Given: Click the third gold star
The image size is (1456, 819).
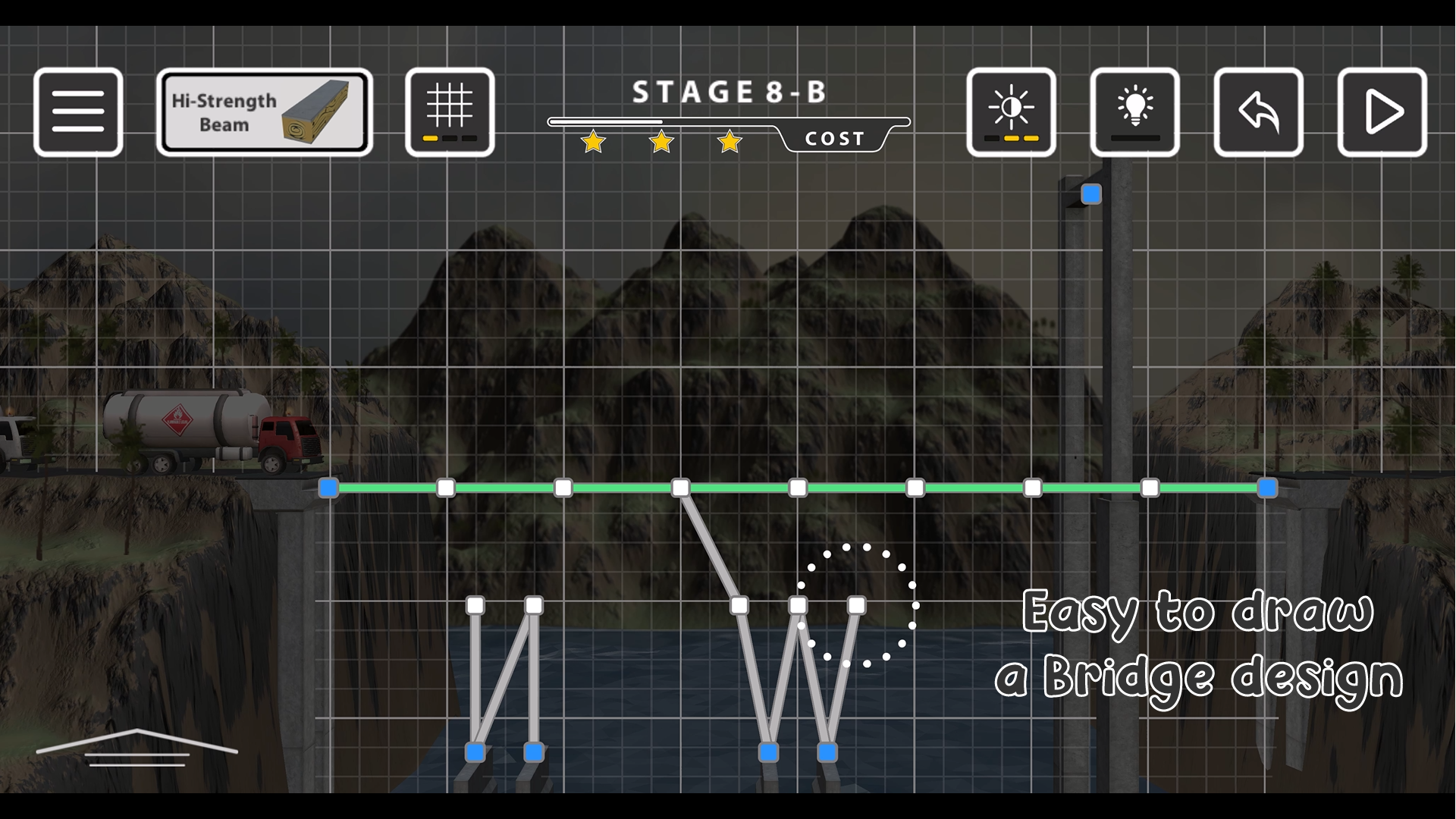Looking at the screenshot, I should coord(729,141).
